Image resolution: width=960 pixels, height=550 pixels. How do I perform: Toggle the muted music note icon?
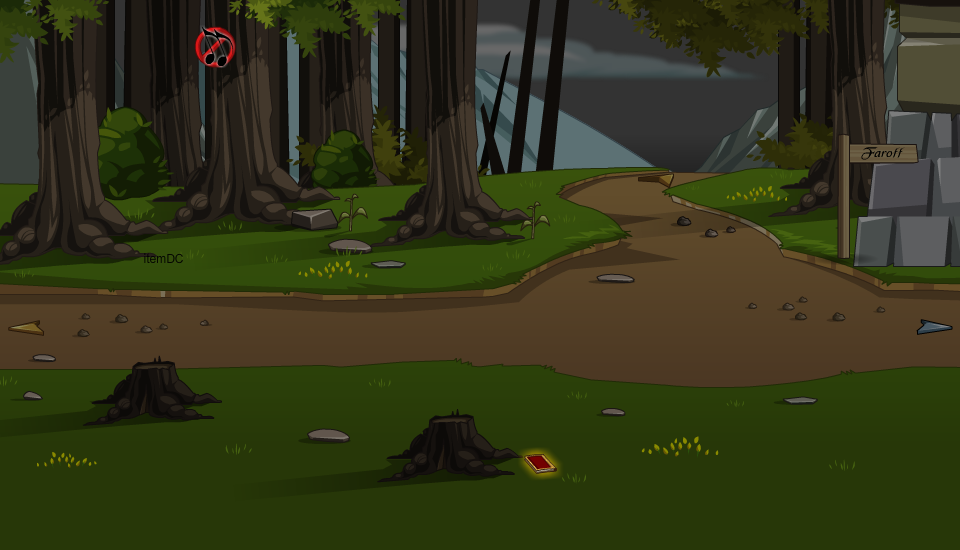(x=214, y=47)
